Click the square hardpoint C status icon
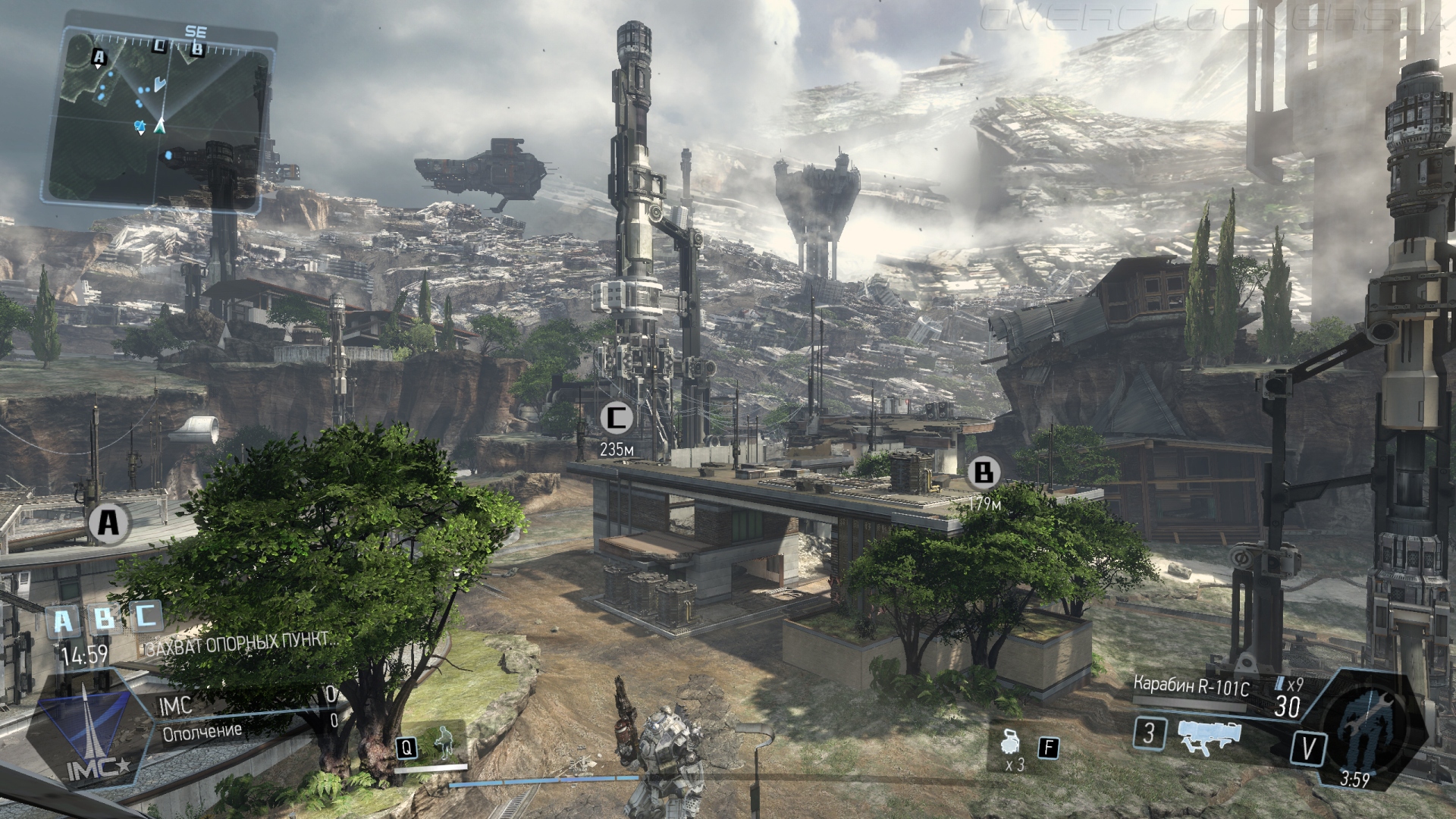The width and height of the screenshot is (1456, 819). pos(146,615)
